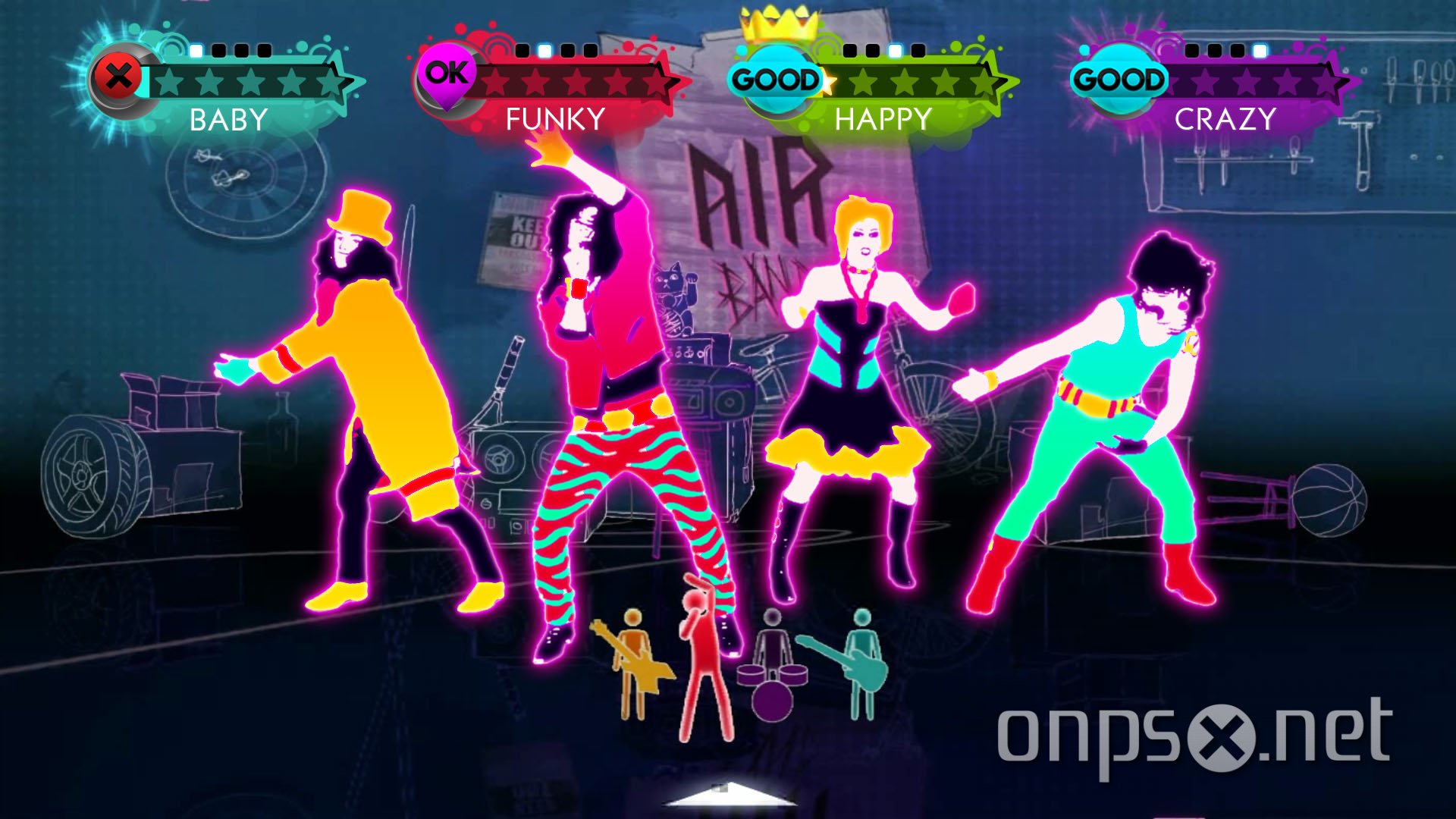Toggle the first square indicator above BABY's stars

tap(195, 51)
